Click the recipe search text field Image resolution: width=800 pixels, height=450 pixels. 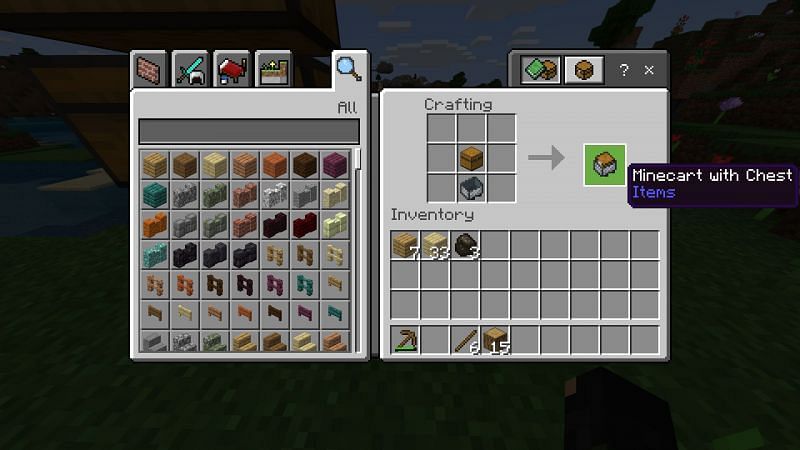[248, 131]
